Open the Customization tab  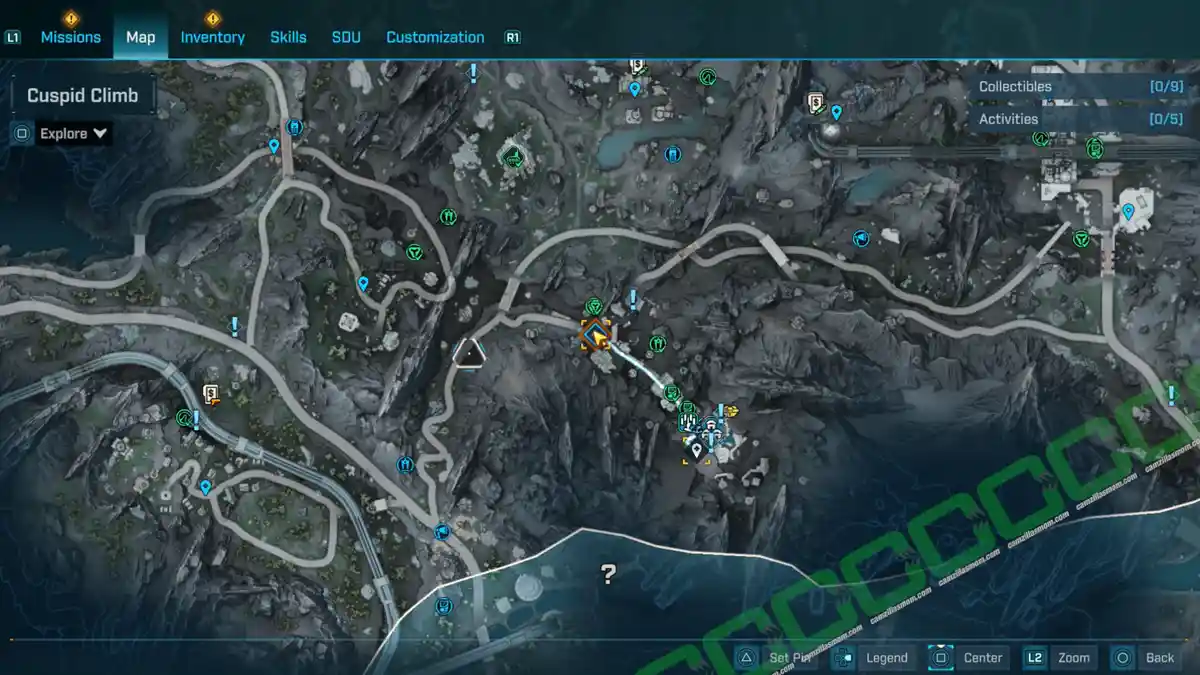point(435,37)
